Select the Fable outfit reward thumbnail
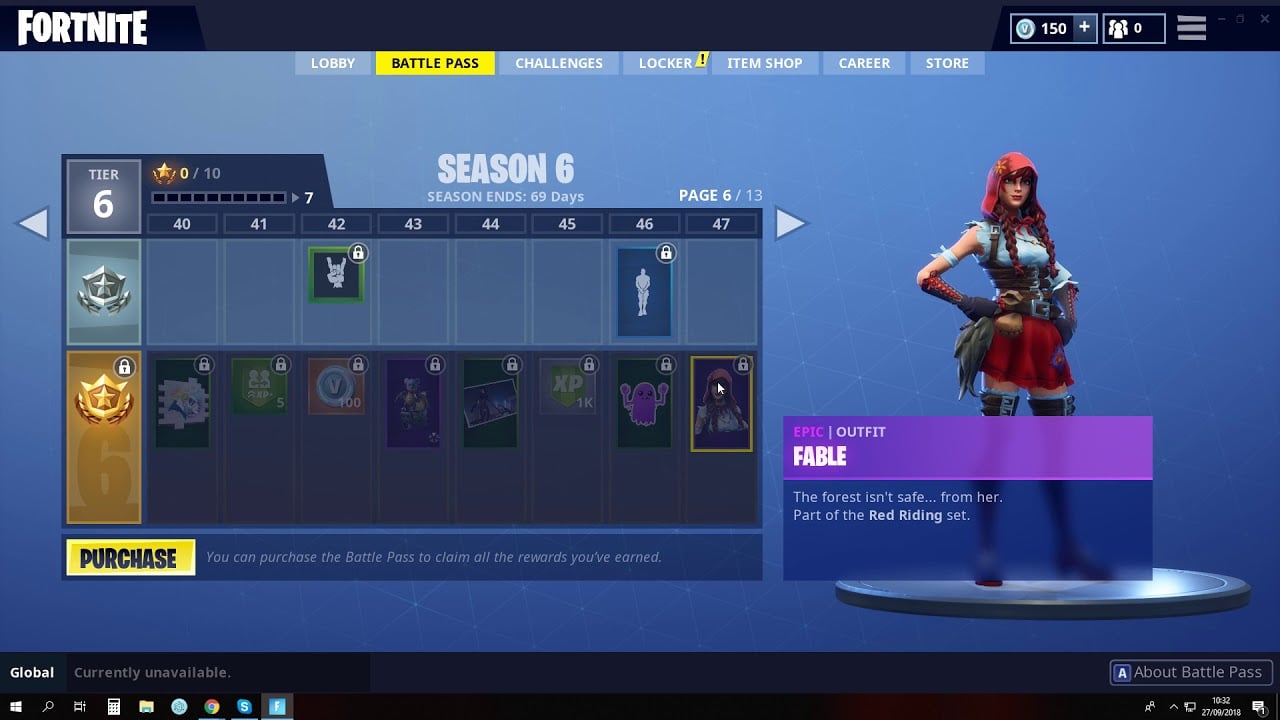1280x720 pixels. click(721, 402)
